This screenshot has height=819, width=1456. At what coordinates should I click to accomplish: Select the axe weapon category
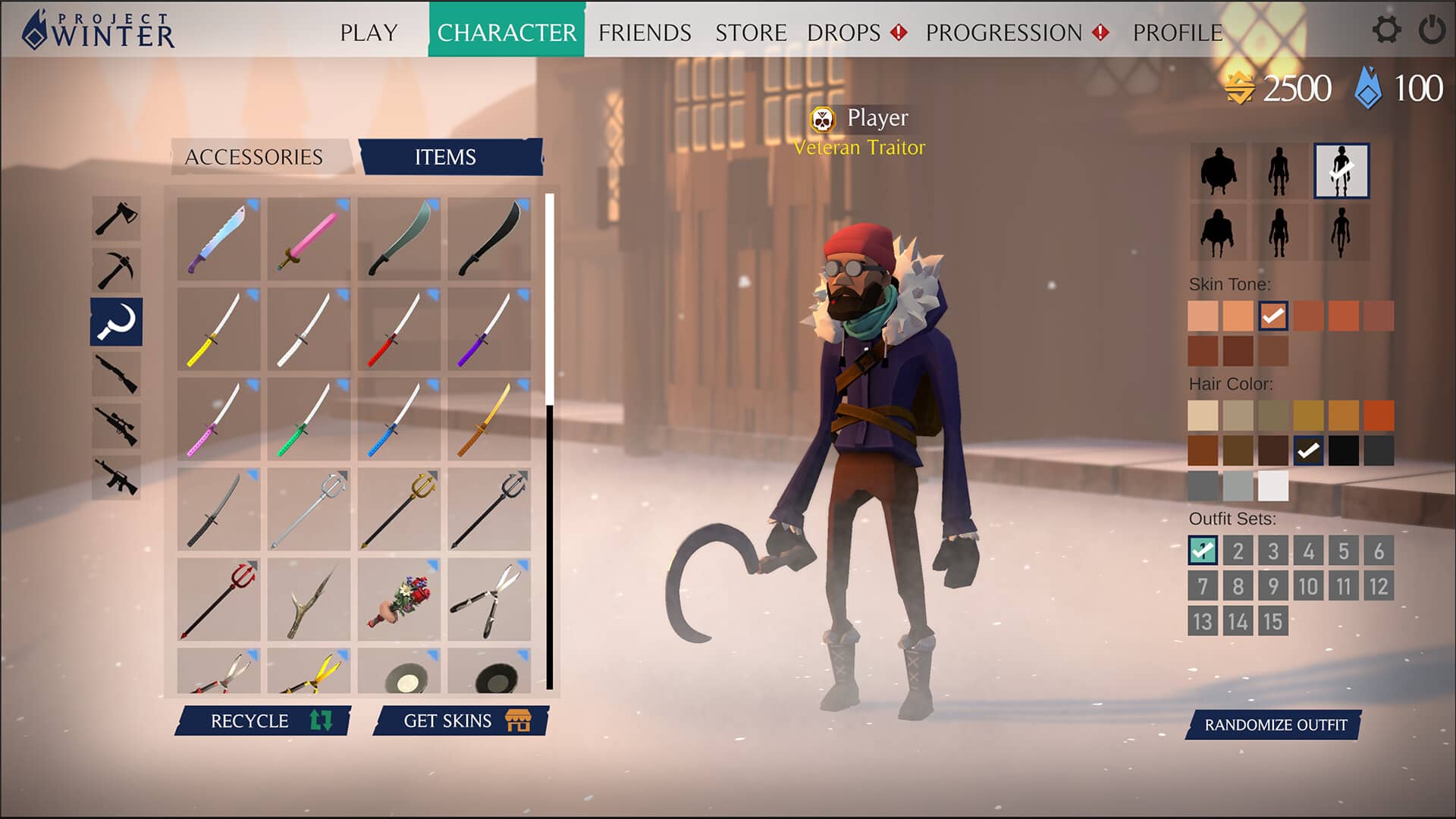click(x=116, y=218)
